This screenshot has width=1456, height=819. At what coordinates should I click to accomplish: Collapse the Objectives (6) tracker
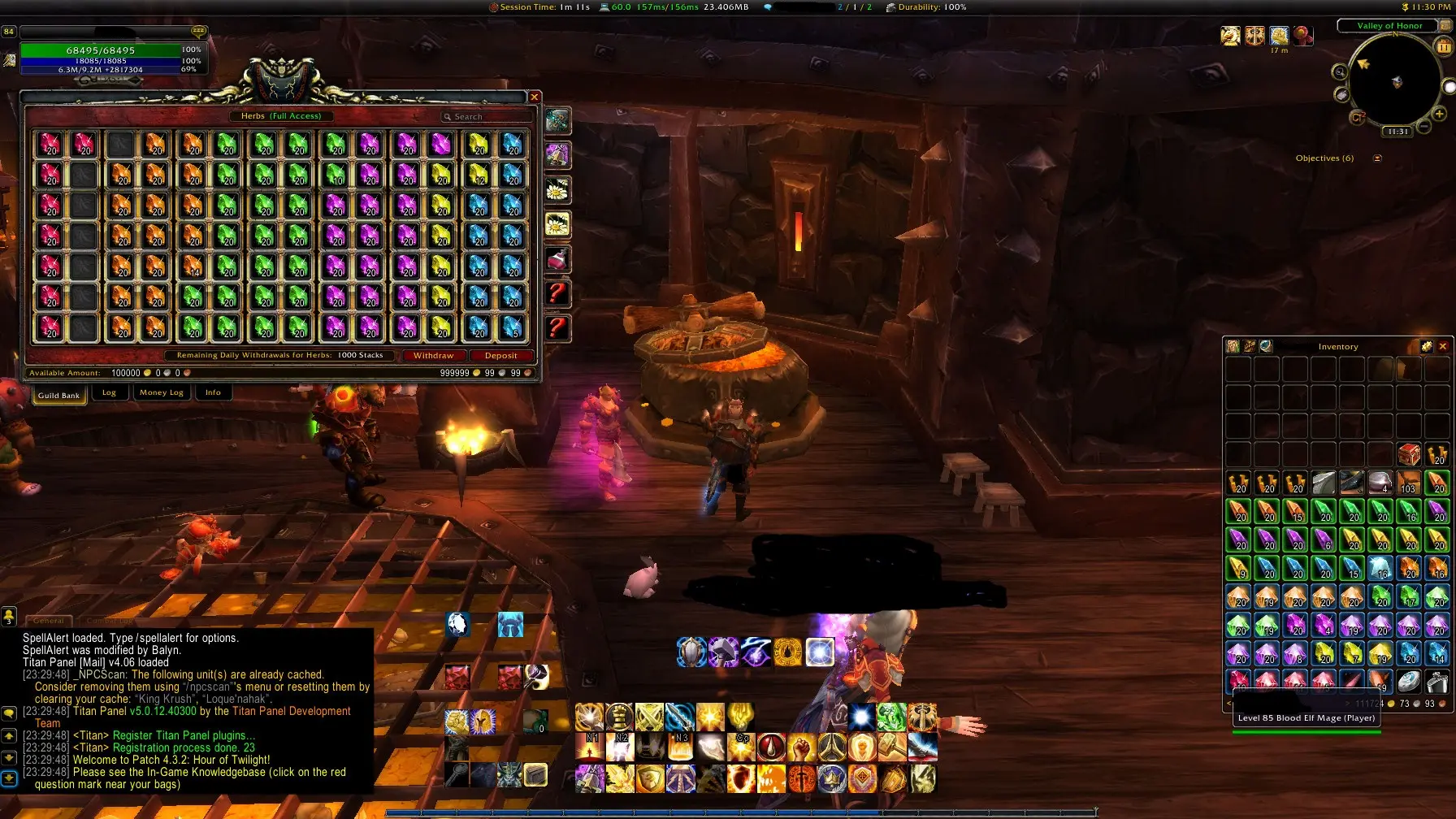[x=1377, y=158]
